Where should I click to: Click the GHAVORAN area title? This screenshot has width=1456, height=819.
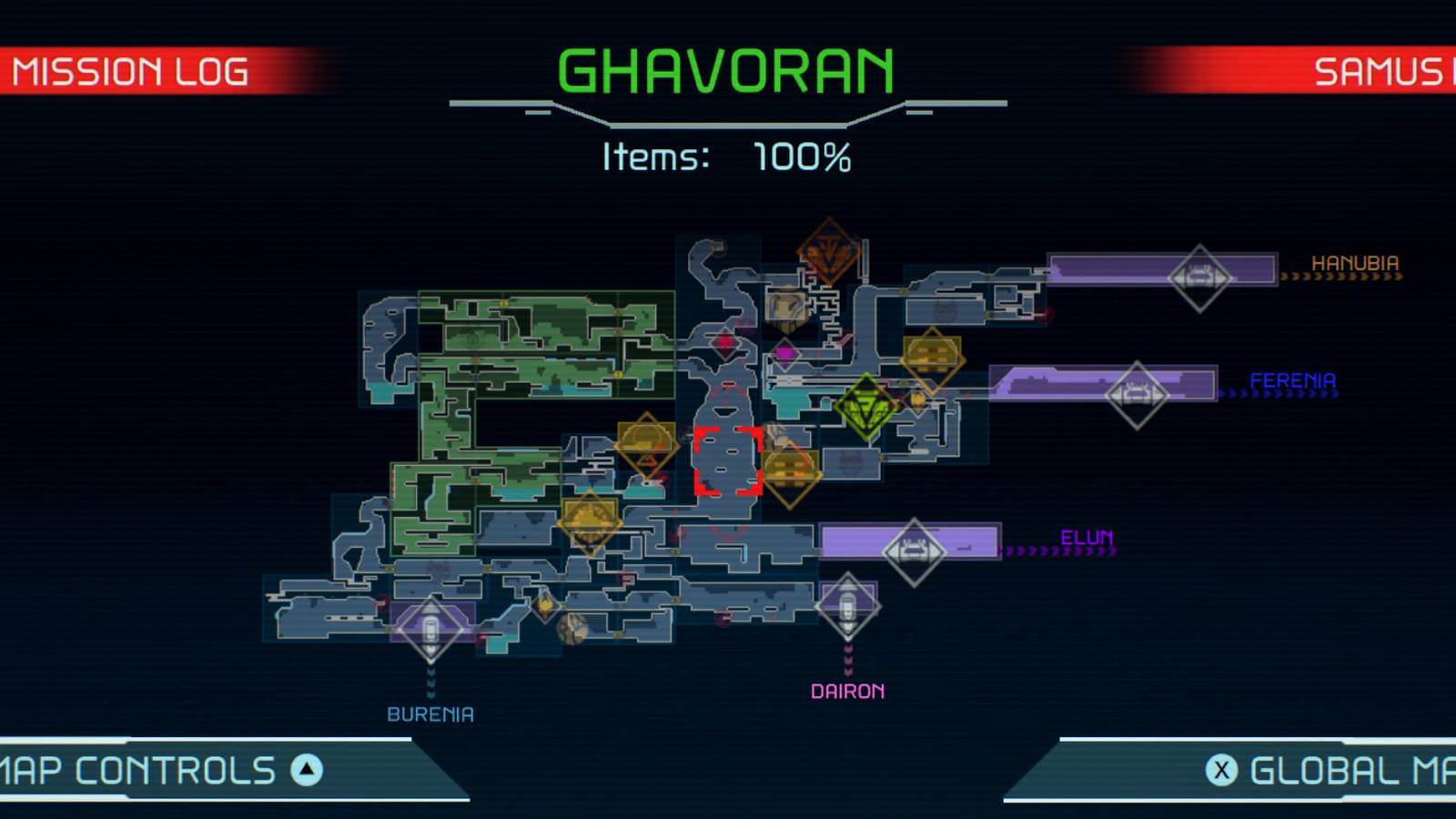pos(728,66)
